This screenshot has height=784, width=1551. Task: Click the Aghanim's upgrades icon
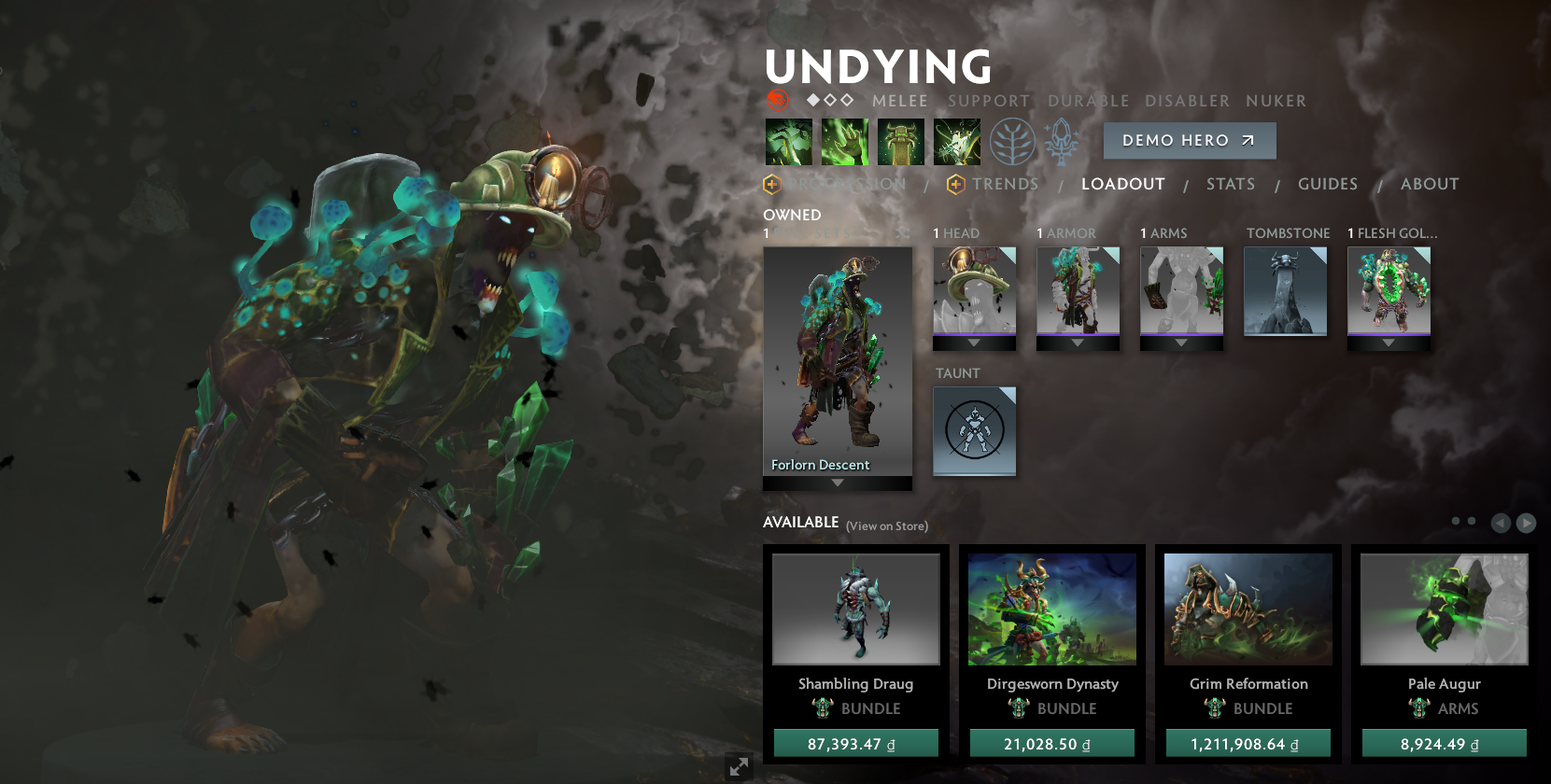pyautogui.click(x=1062, y=142)
